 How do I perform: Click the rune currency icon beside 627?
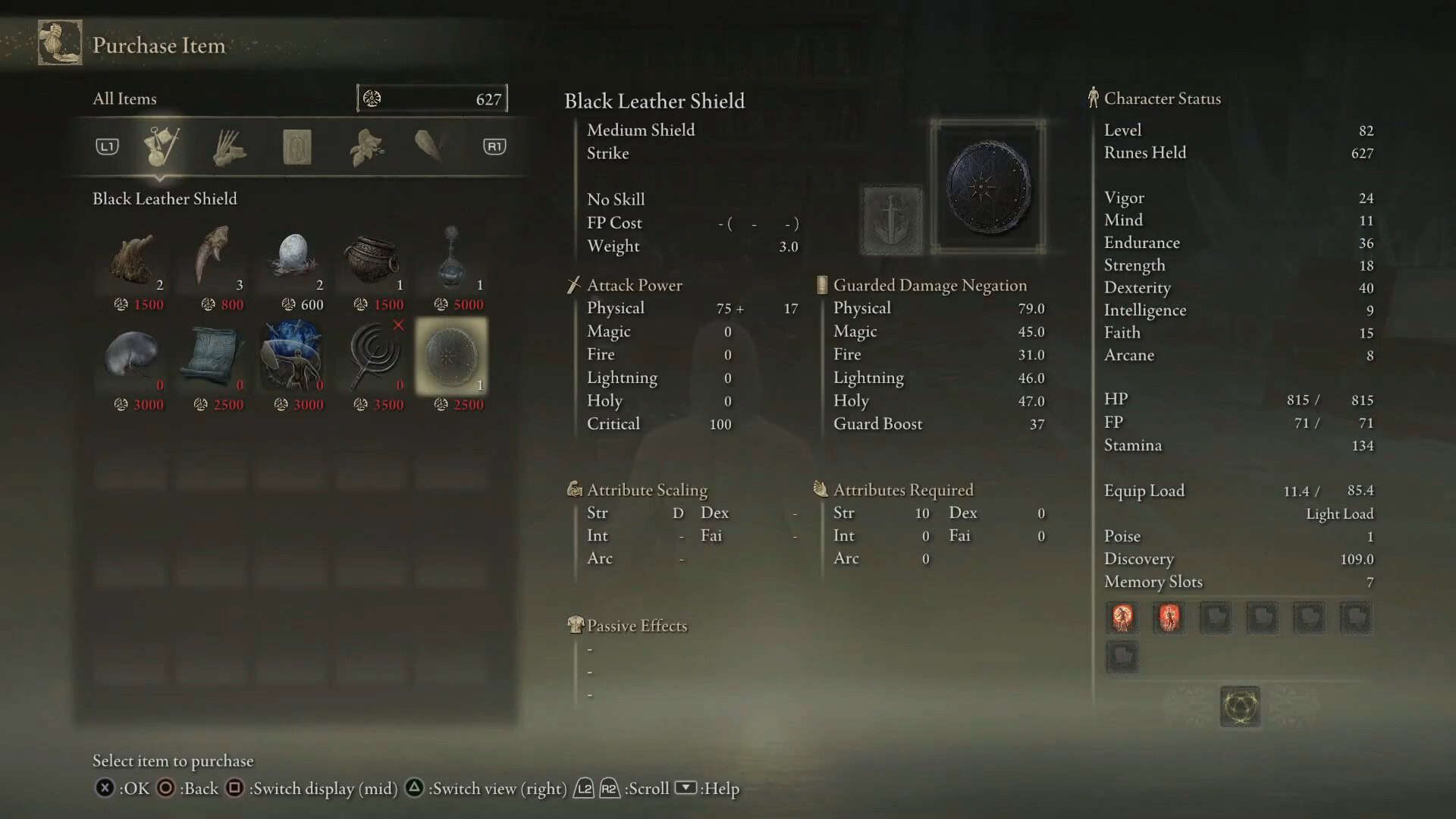[x=371, y=98]
